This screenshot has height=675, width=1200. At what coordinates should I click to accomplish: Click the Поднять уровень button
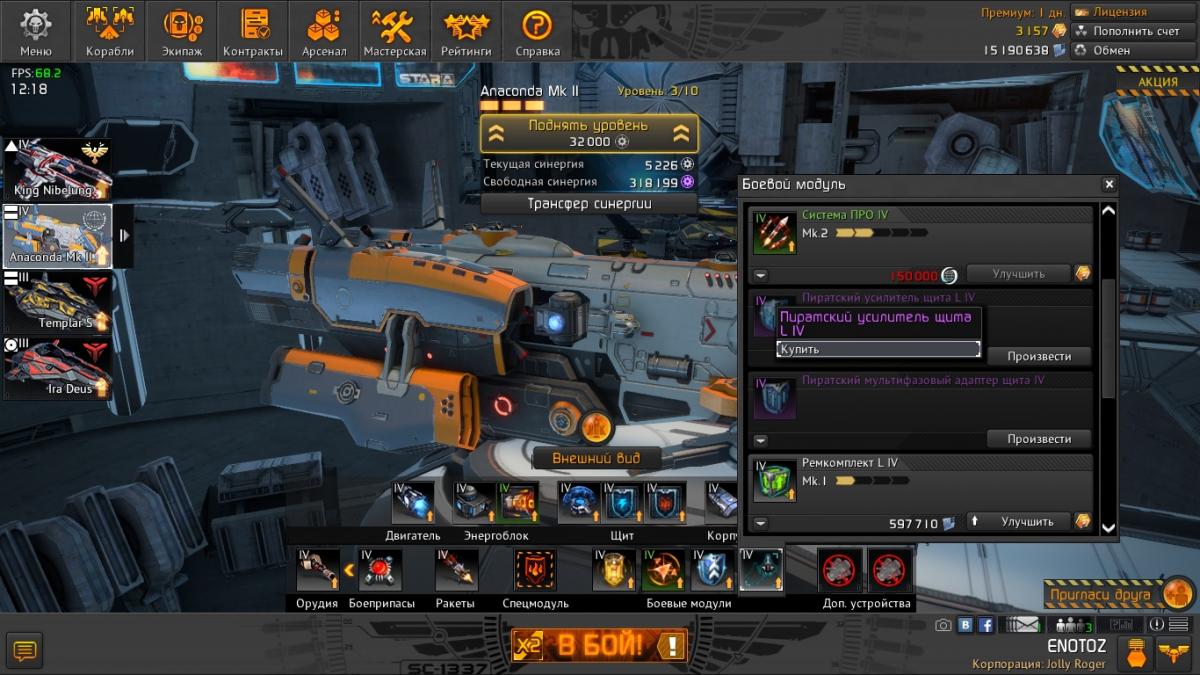[588, 133]
